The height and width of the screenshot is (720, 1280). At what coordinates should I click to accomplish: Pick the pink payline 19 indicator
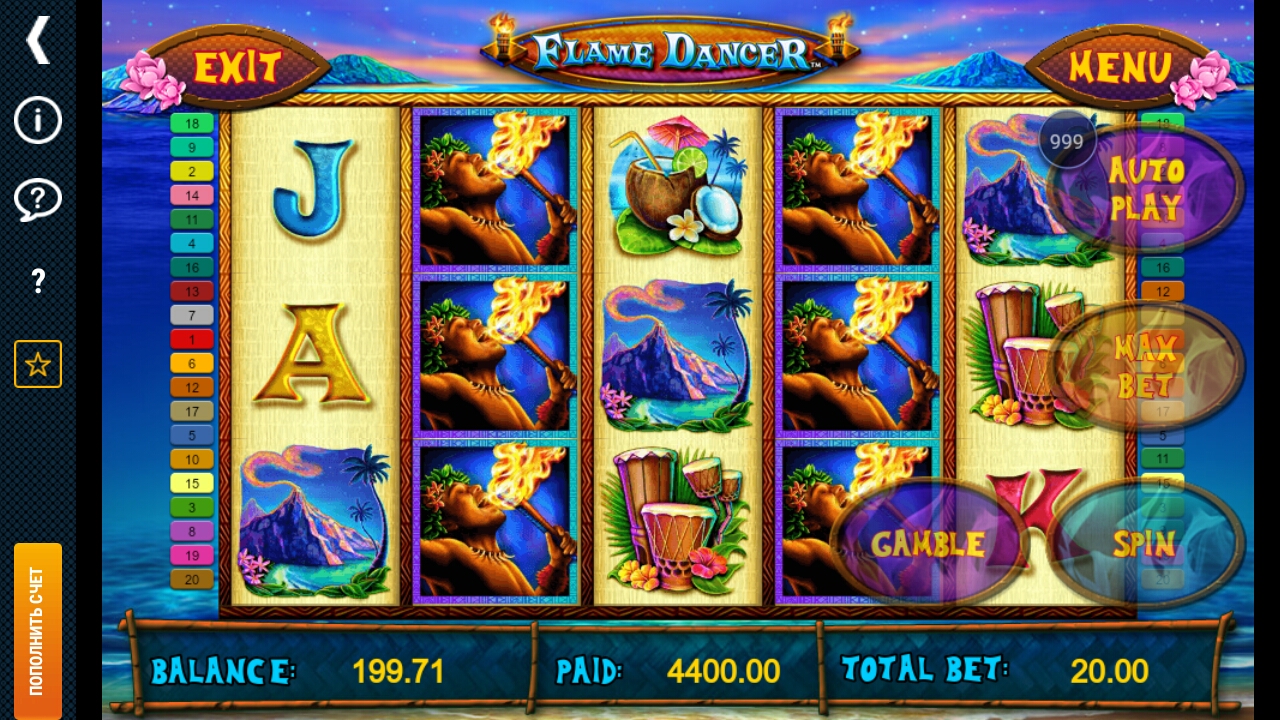pos(192,555)
